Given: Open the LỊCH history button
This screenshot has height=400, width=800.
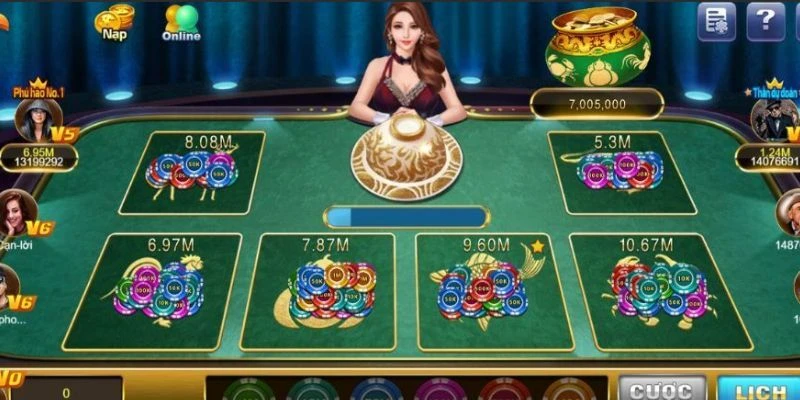Looking at the screenshot, I should tap(758, 389).
